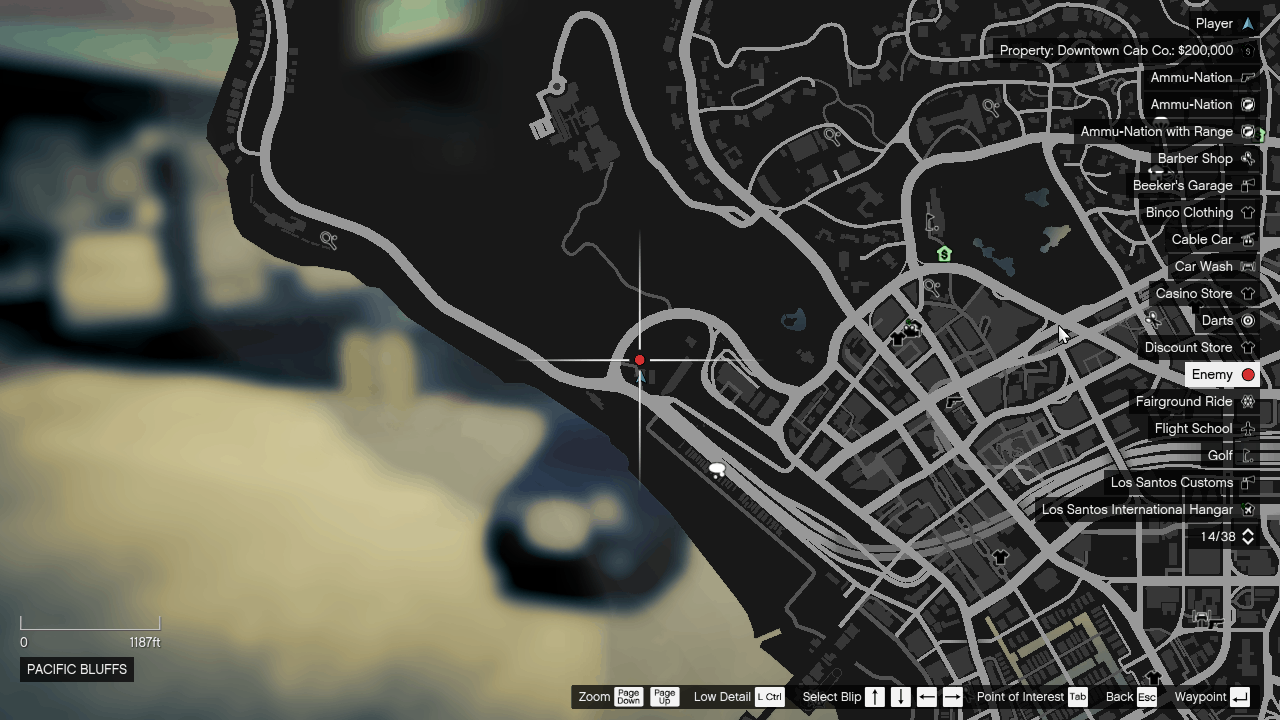The height and width of the screenshot is (720, 1280).
Task: Click the Flight School airplane icon
Action: [1248, 428]
